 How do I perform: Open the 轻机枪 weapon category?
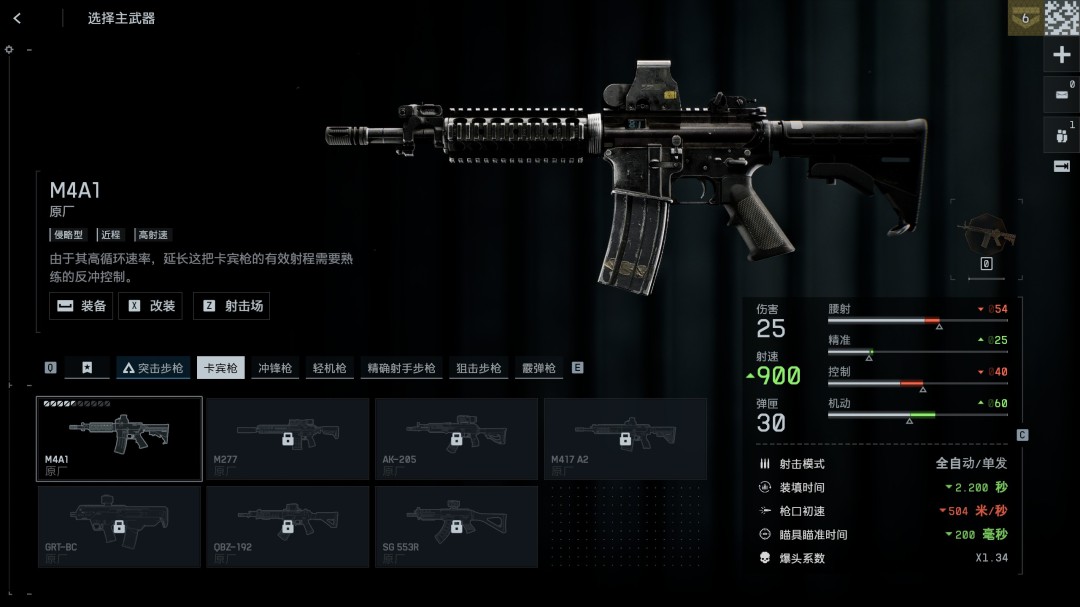(x=328, y=368)
